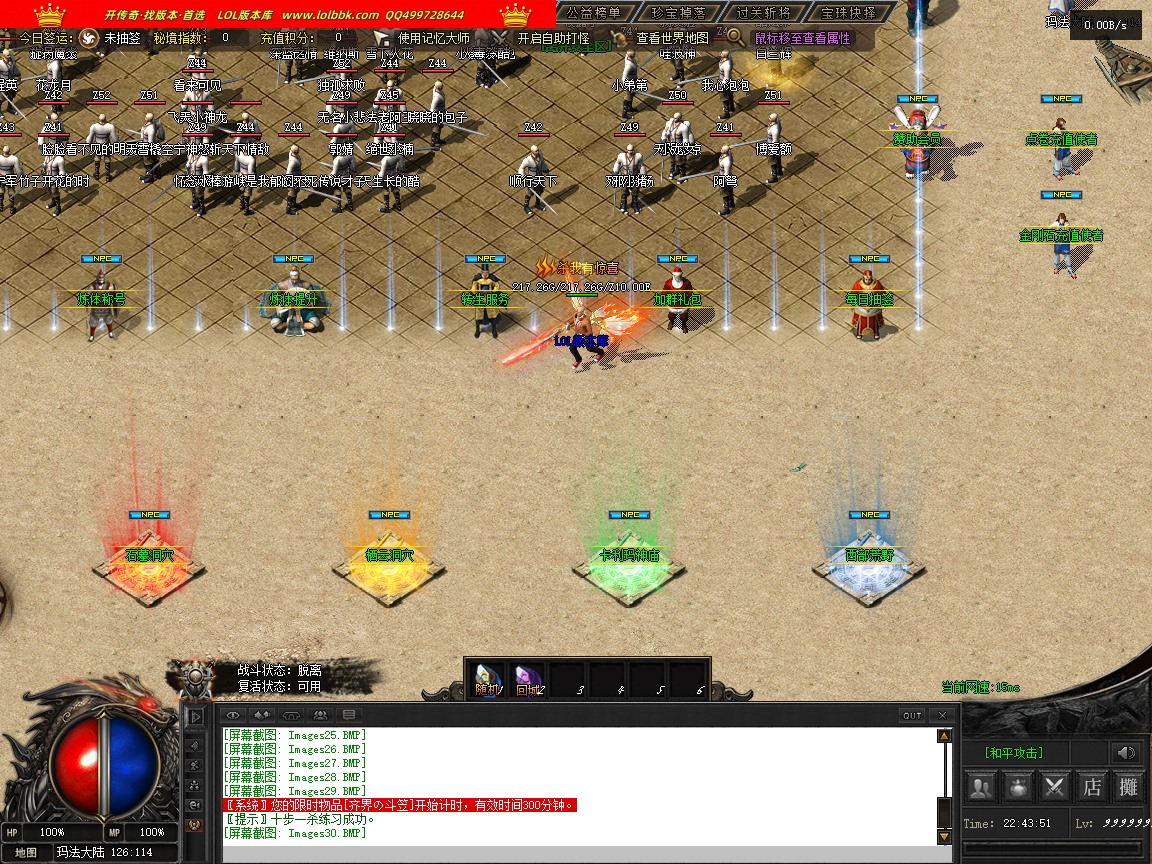1152x864 pixels.
Task: Open the stall with the 攤 button
Action: pyautogui.click(x=1128, y=787)
